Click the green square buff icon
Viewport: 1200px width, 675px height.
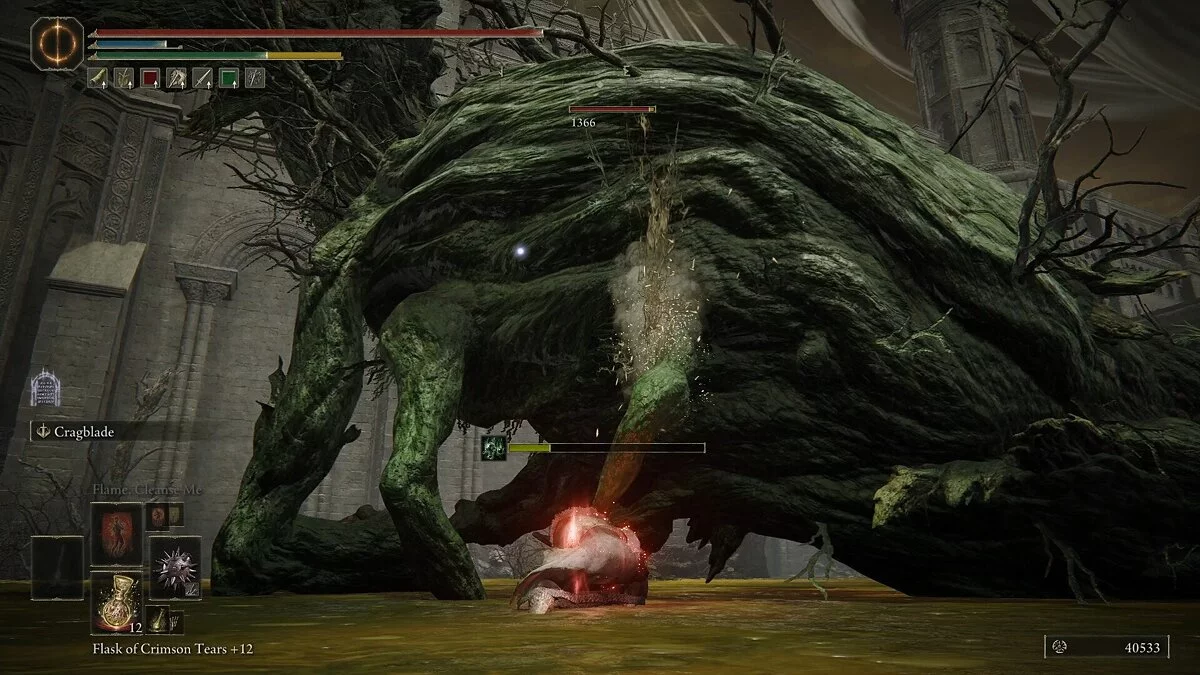(229, 77)
